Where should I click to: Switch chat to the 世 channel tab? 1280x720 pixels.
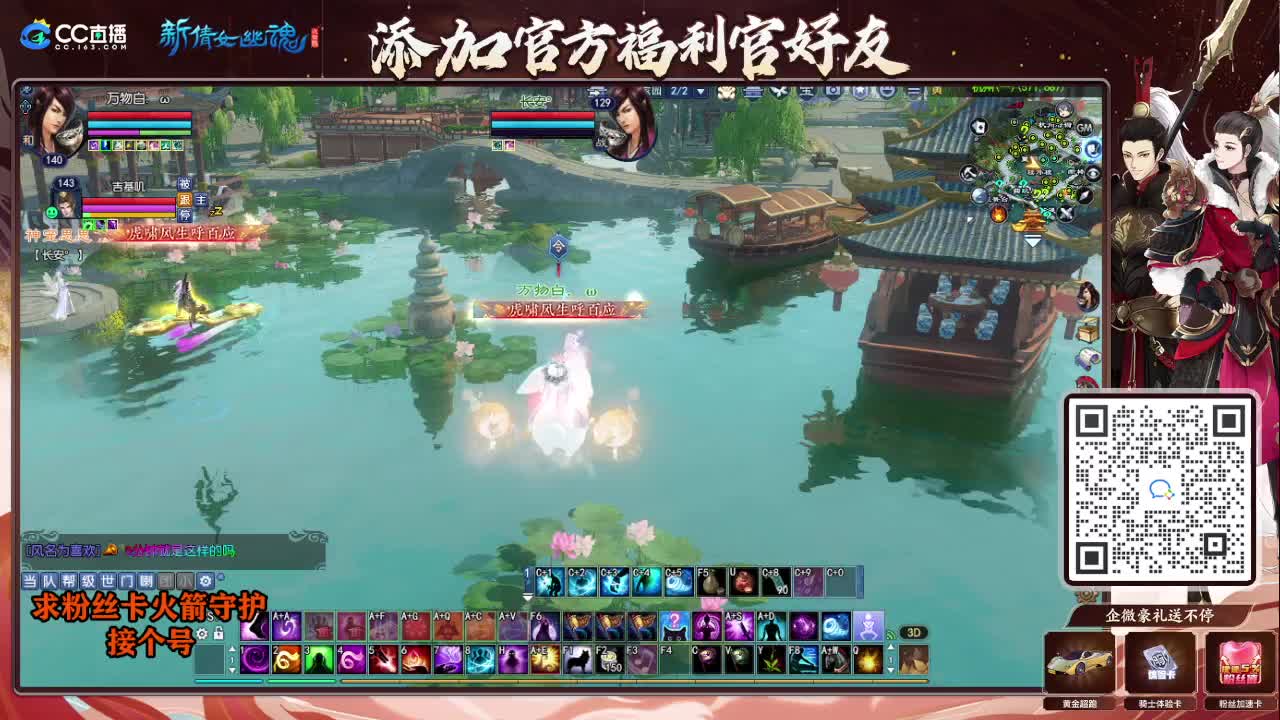106,582
